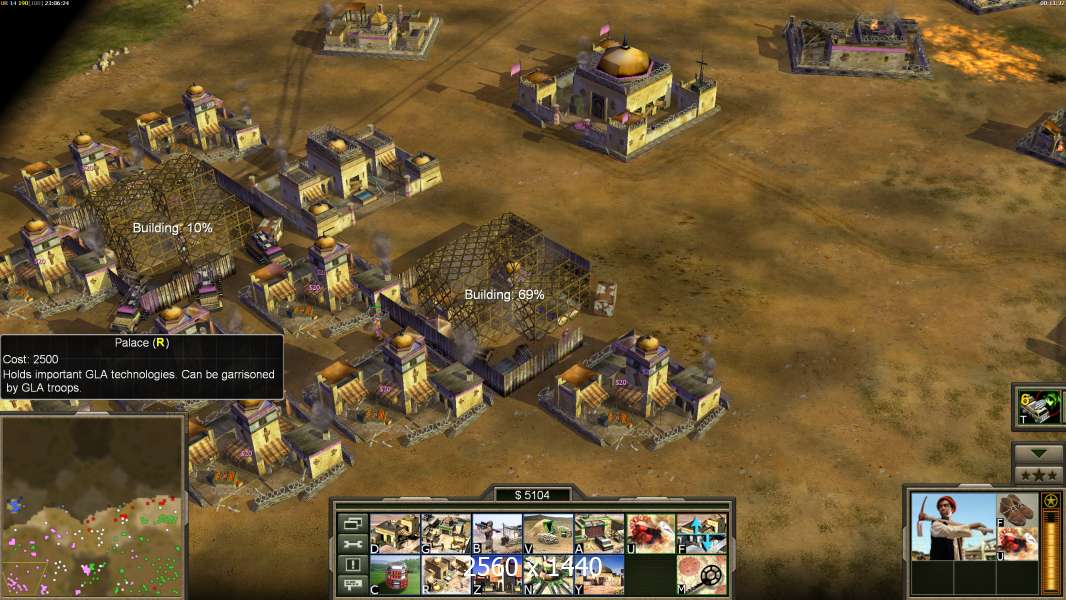This screenshot has height=600, width=1066.
Task: Click the wrench button on command bar
Action: (352, 544)
